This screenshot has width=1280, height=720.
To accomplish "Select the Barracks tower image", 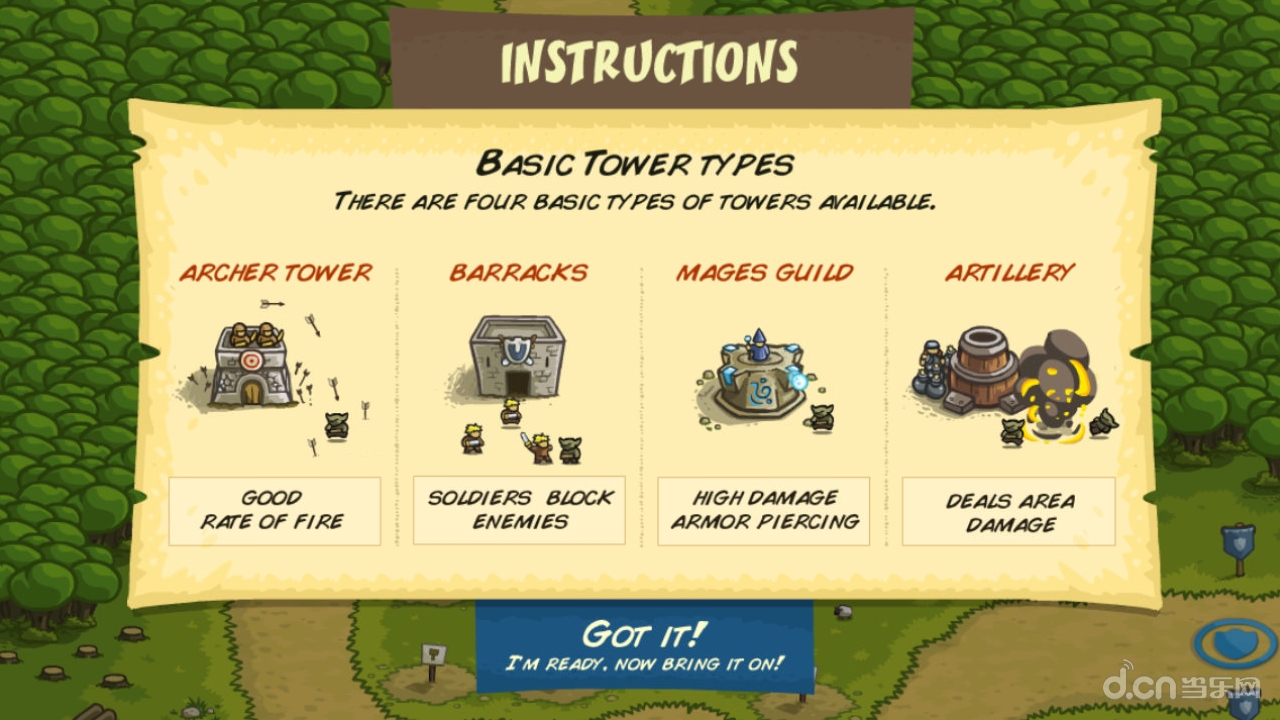I will (517, 360).
